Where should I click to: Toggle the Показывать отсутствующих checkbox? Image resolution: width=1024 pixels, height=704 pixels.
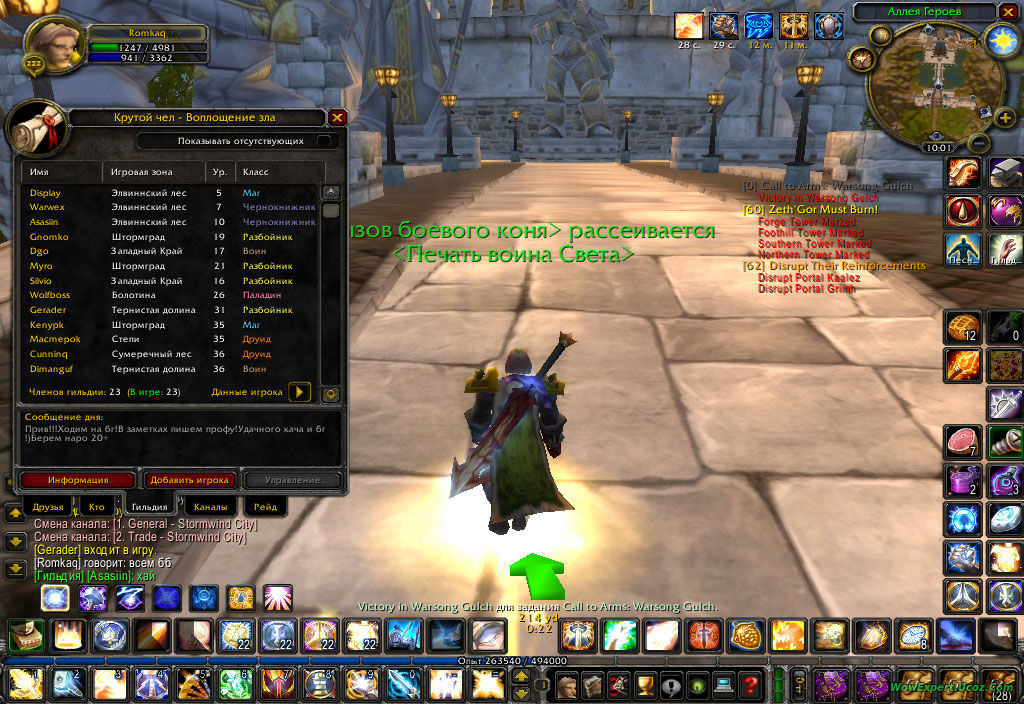[323, 141]
